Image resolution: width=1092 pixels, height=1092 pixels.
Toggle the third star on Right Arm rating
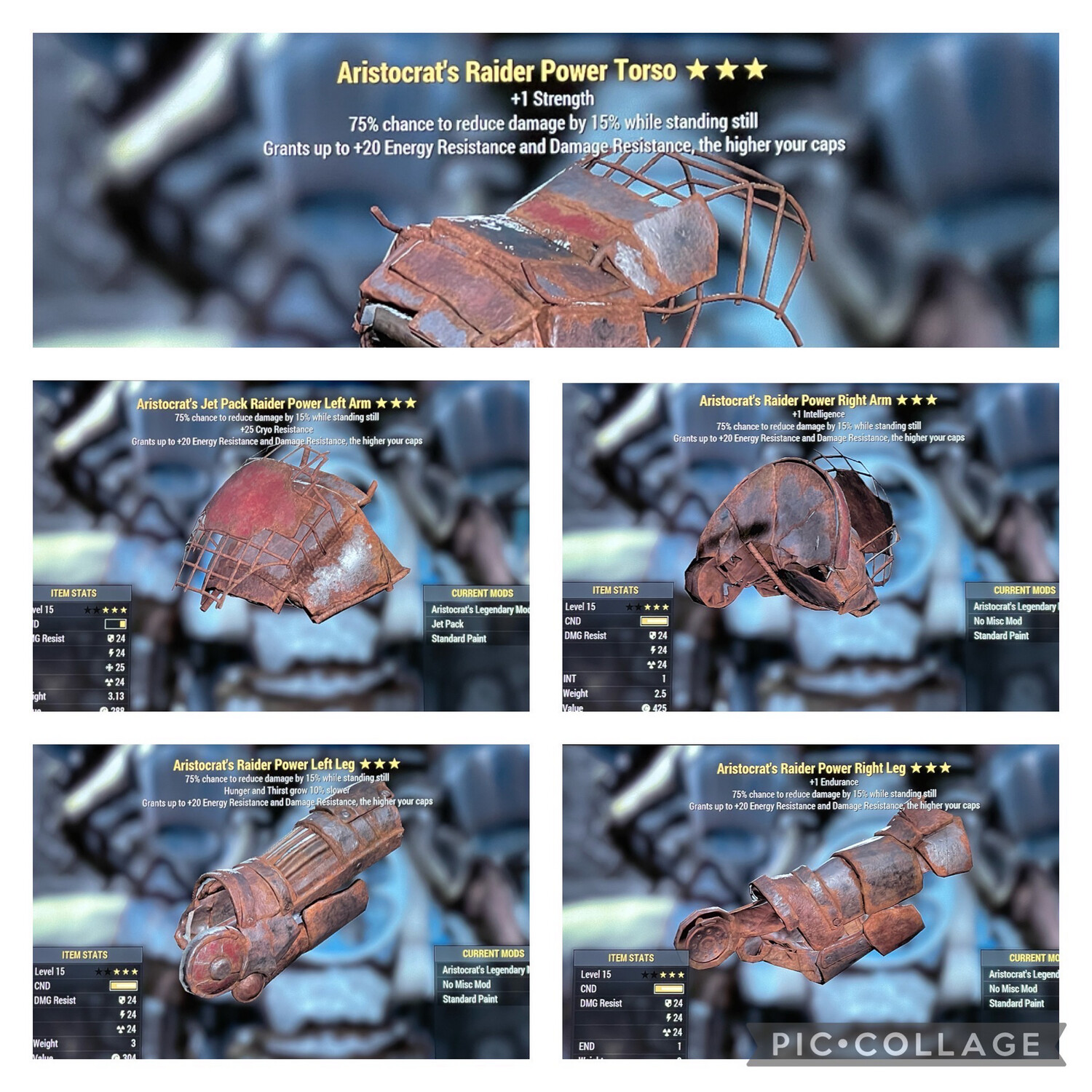[649, 607]
